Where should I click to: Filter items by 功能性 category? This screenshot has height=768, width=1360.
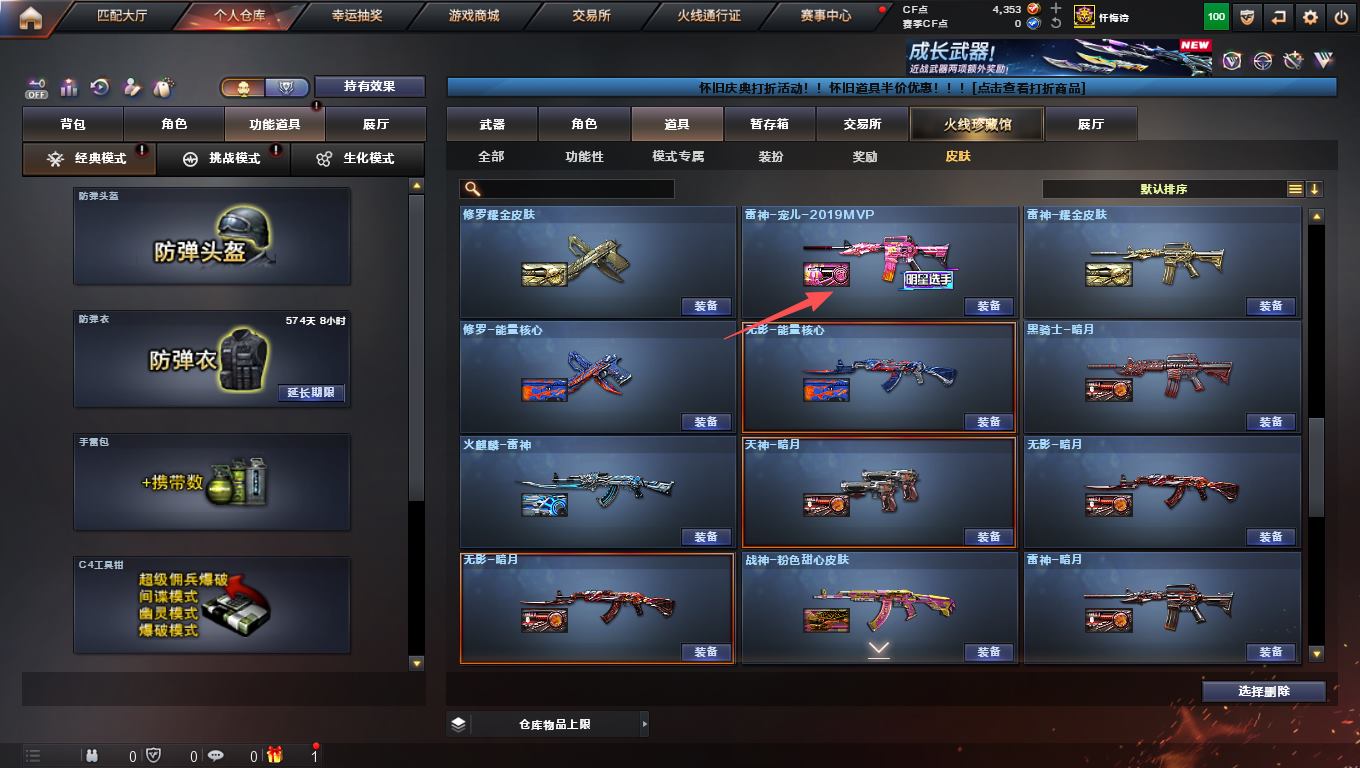point(584,157)
